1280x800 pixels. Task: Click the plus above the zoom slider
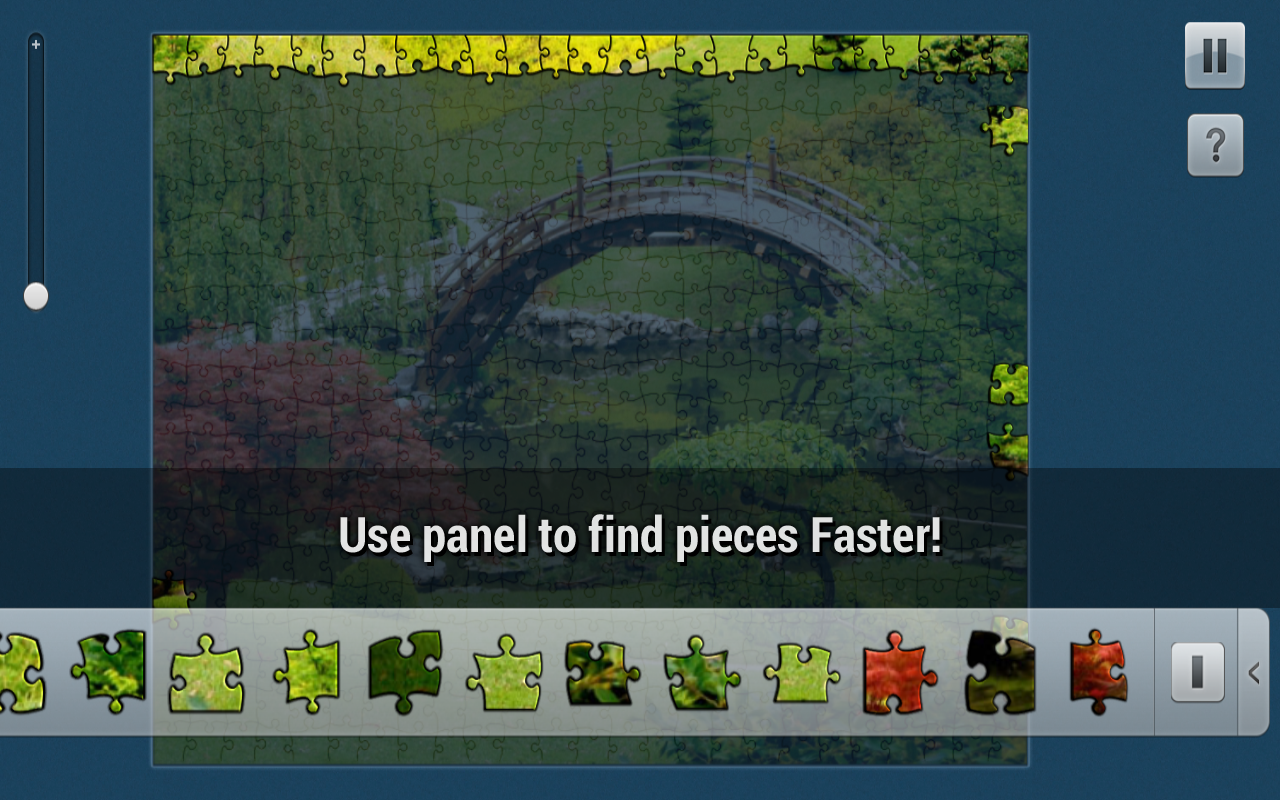coord(35,44)
